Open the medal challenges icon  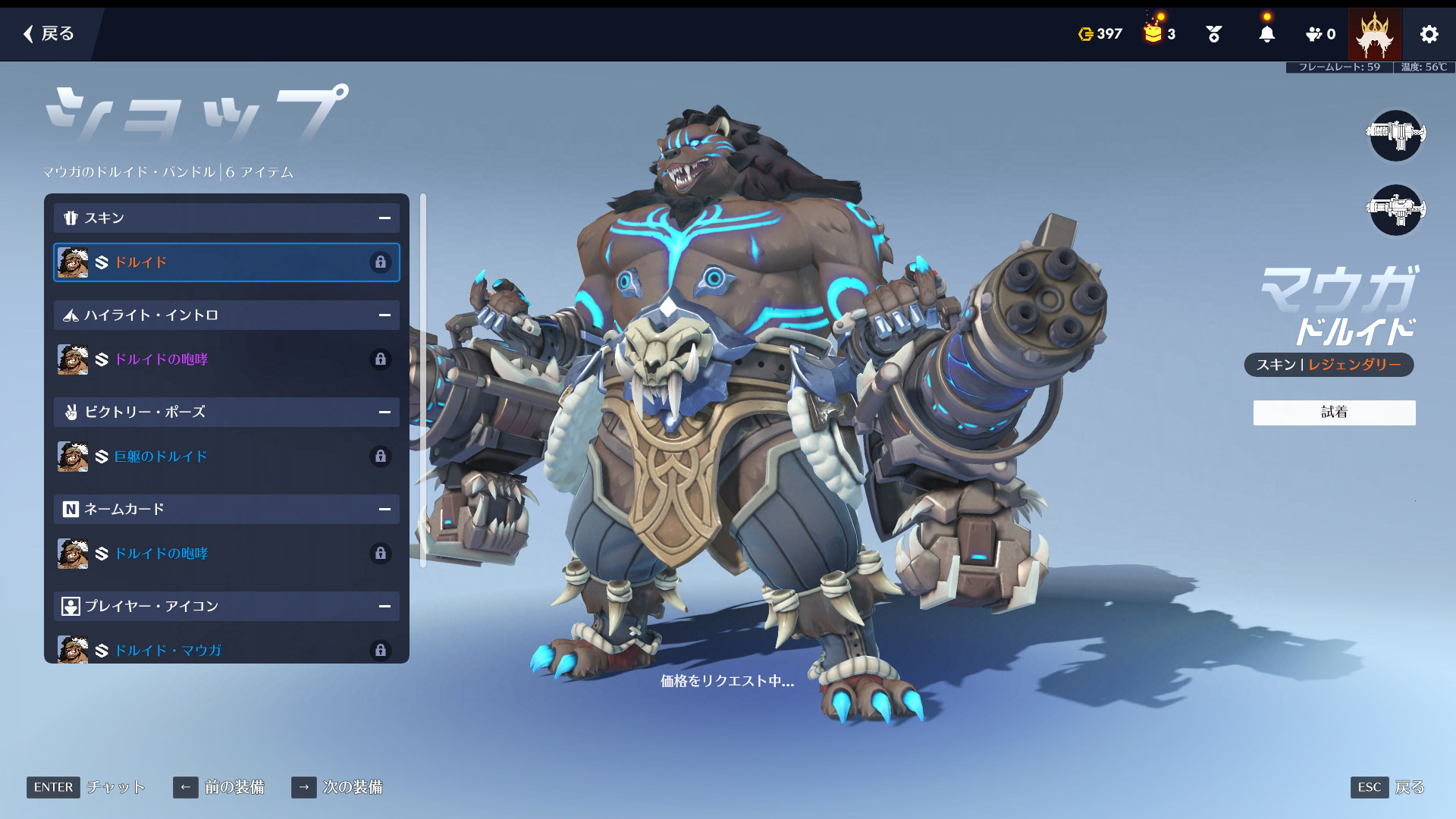tap(1213, 34)
